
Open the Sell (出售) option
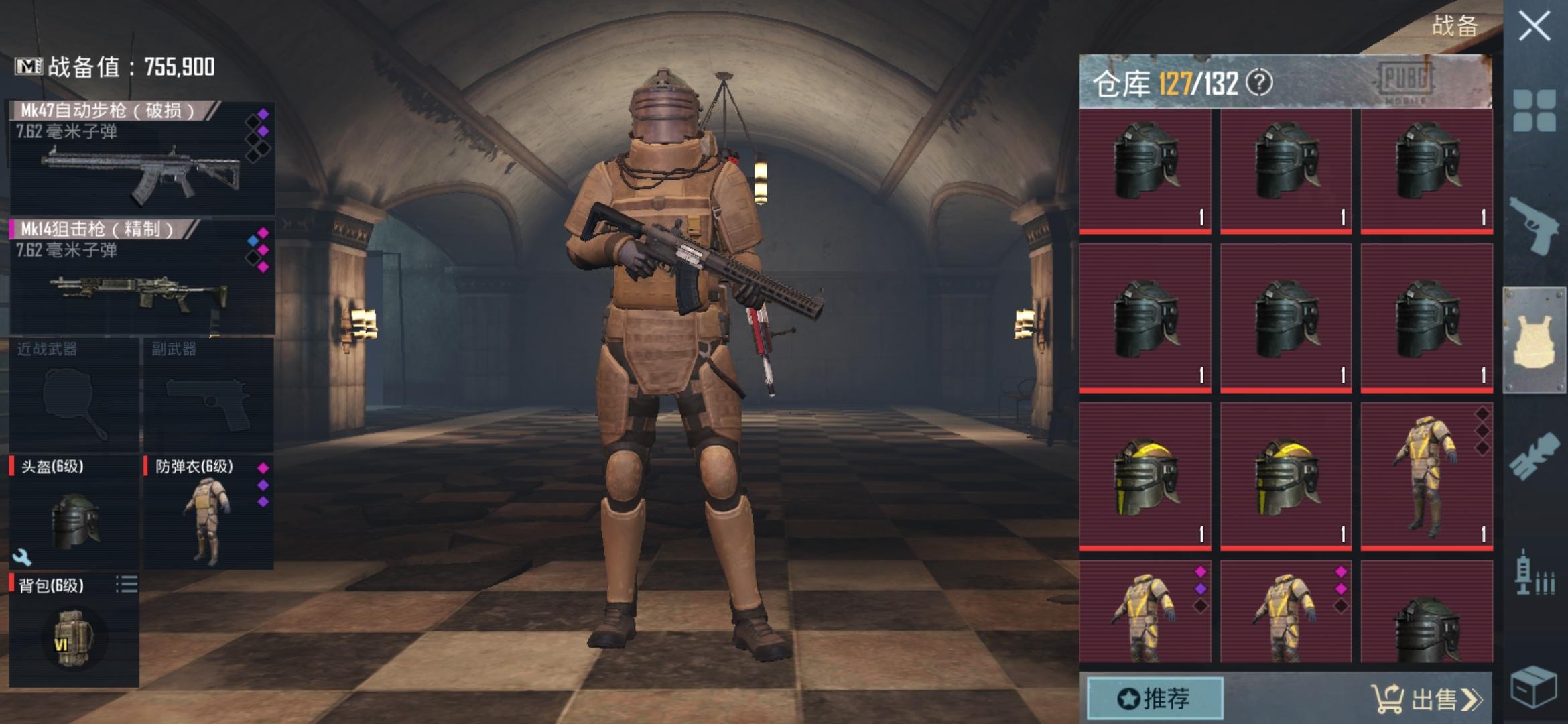coord(1427,699)
